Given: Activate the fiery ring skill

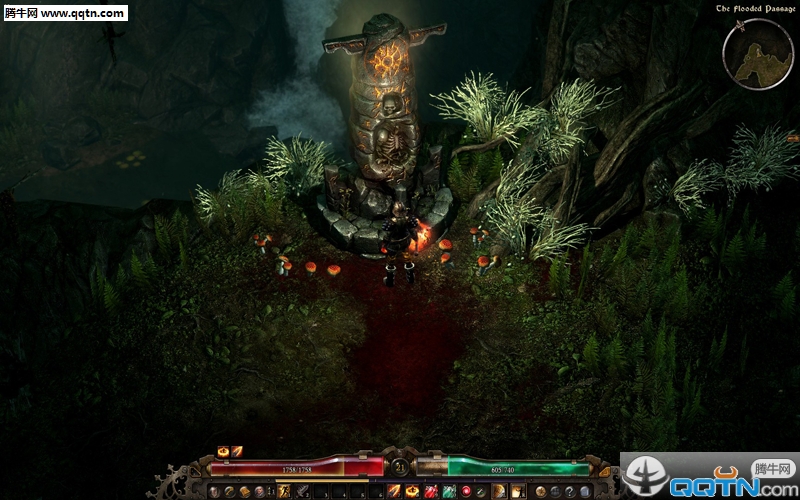Looking at the screenshot, I should point(413,491).
